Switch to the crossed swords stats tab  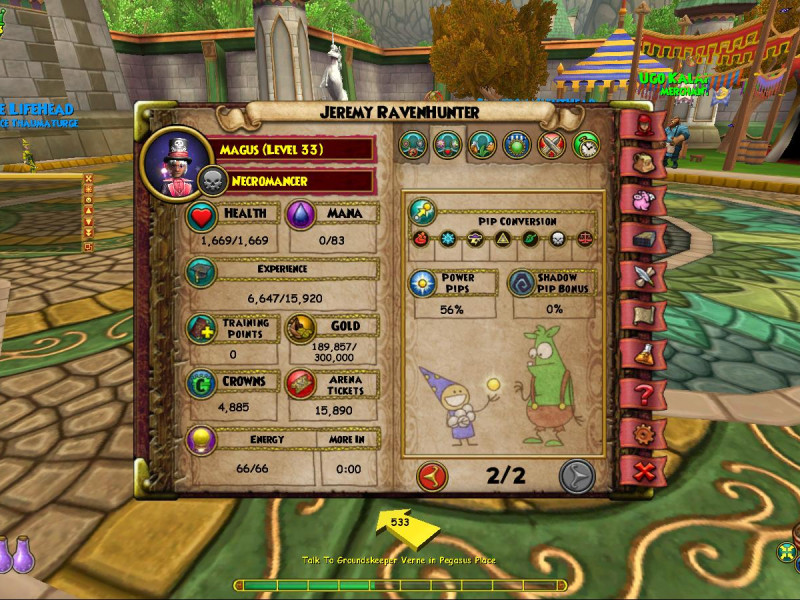coord(552,145)
